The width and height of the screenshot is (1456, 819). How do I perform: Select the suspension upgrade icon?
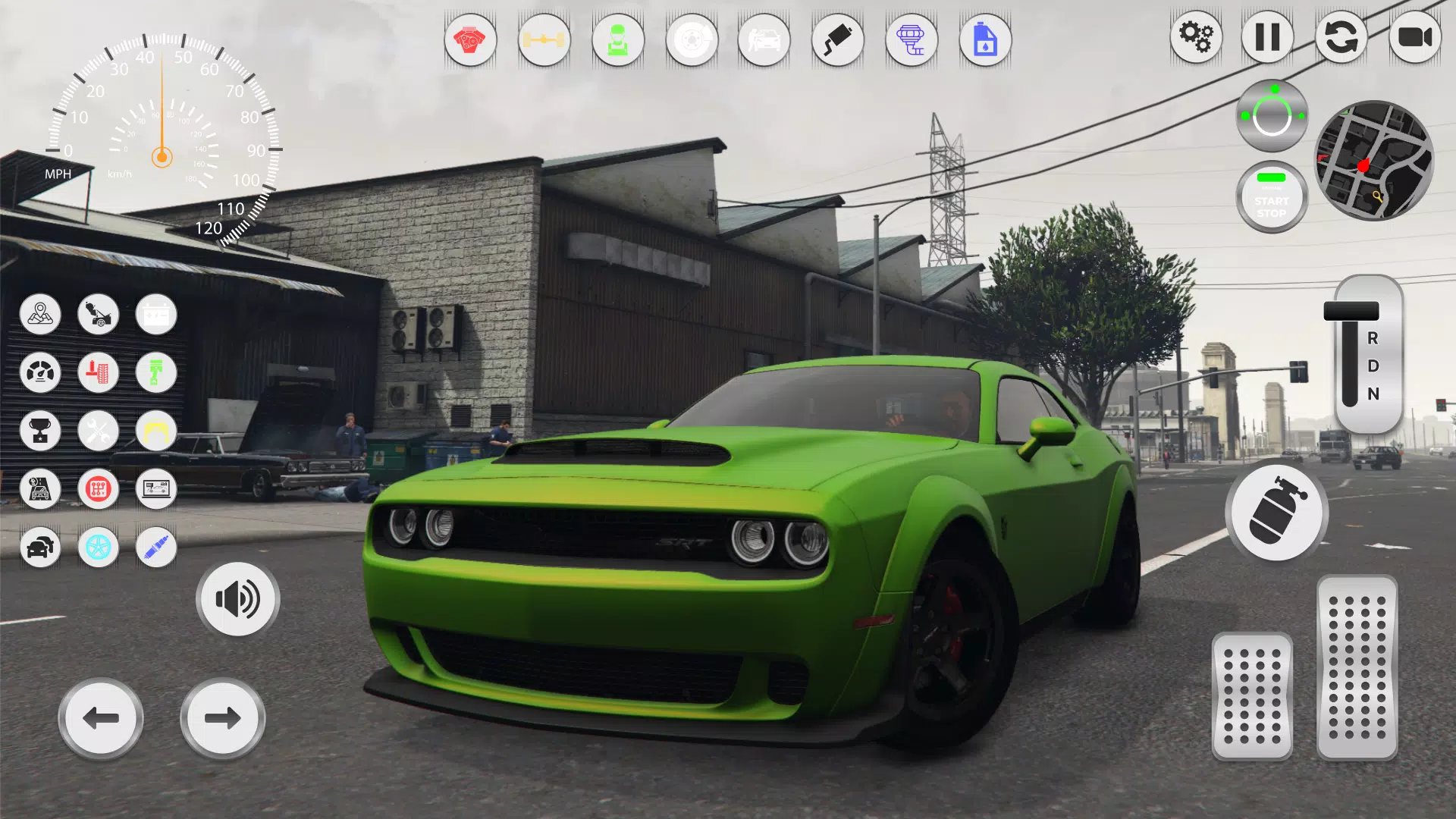point(98,373)
